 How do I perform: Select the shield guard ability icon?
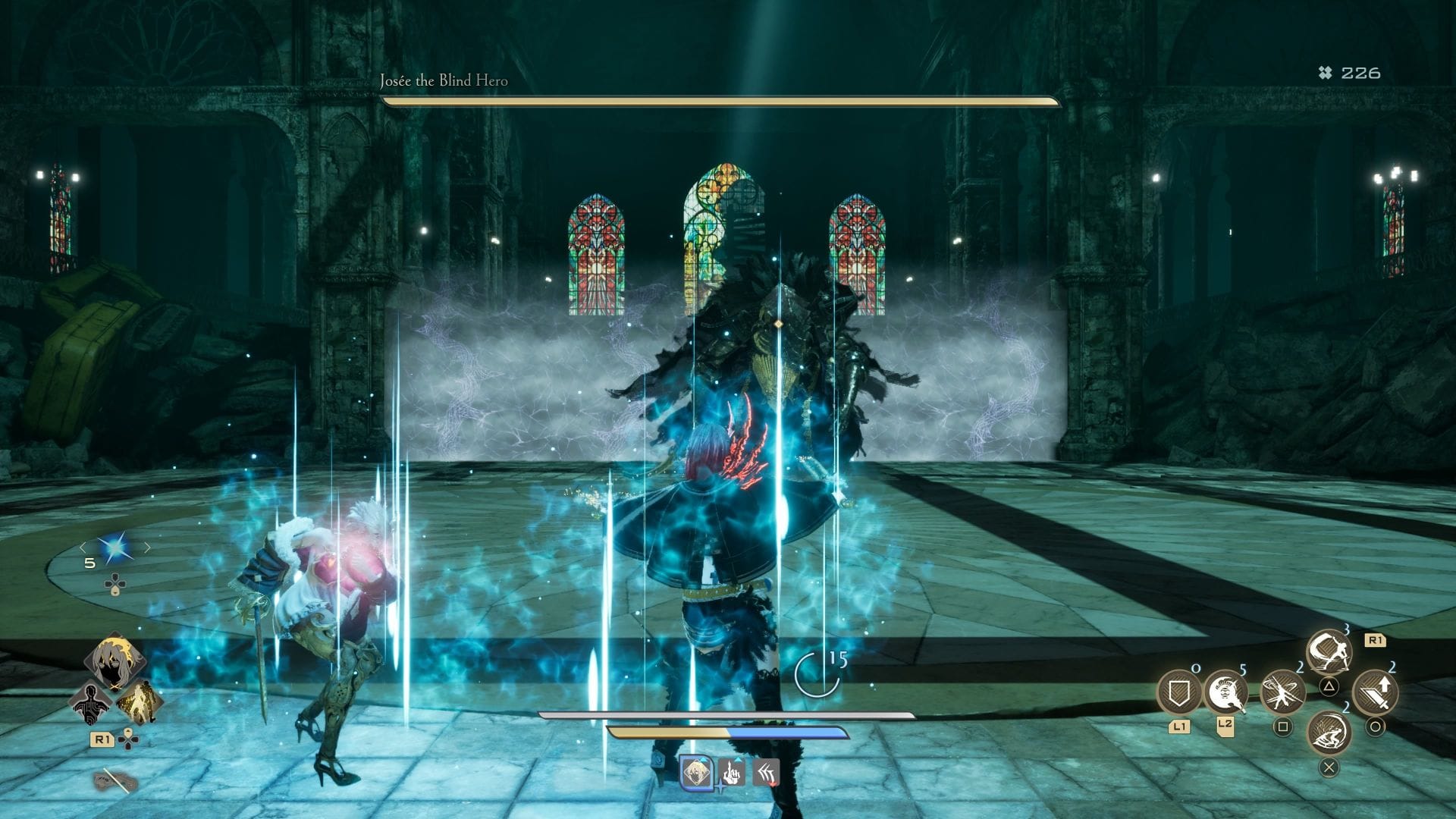click(x=1178, y=692)
